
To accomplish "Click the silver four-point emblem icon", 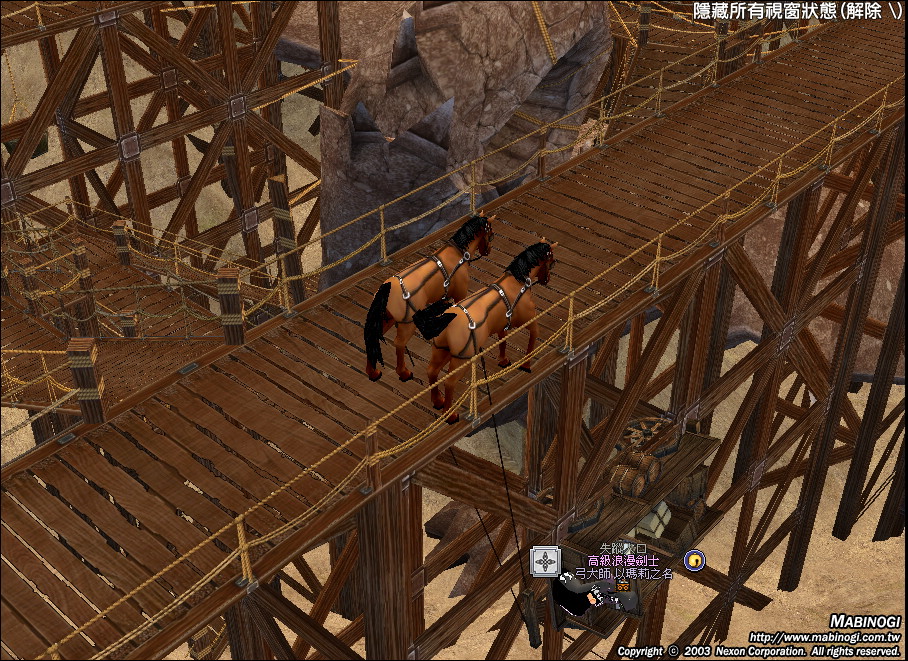I will 544,562.
